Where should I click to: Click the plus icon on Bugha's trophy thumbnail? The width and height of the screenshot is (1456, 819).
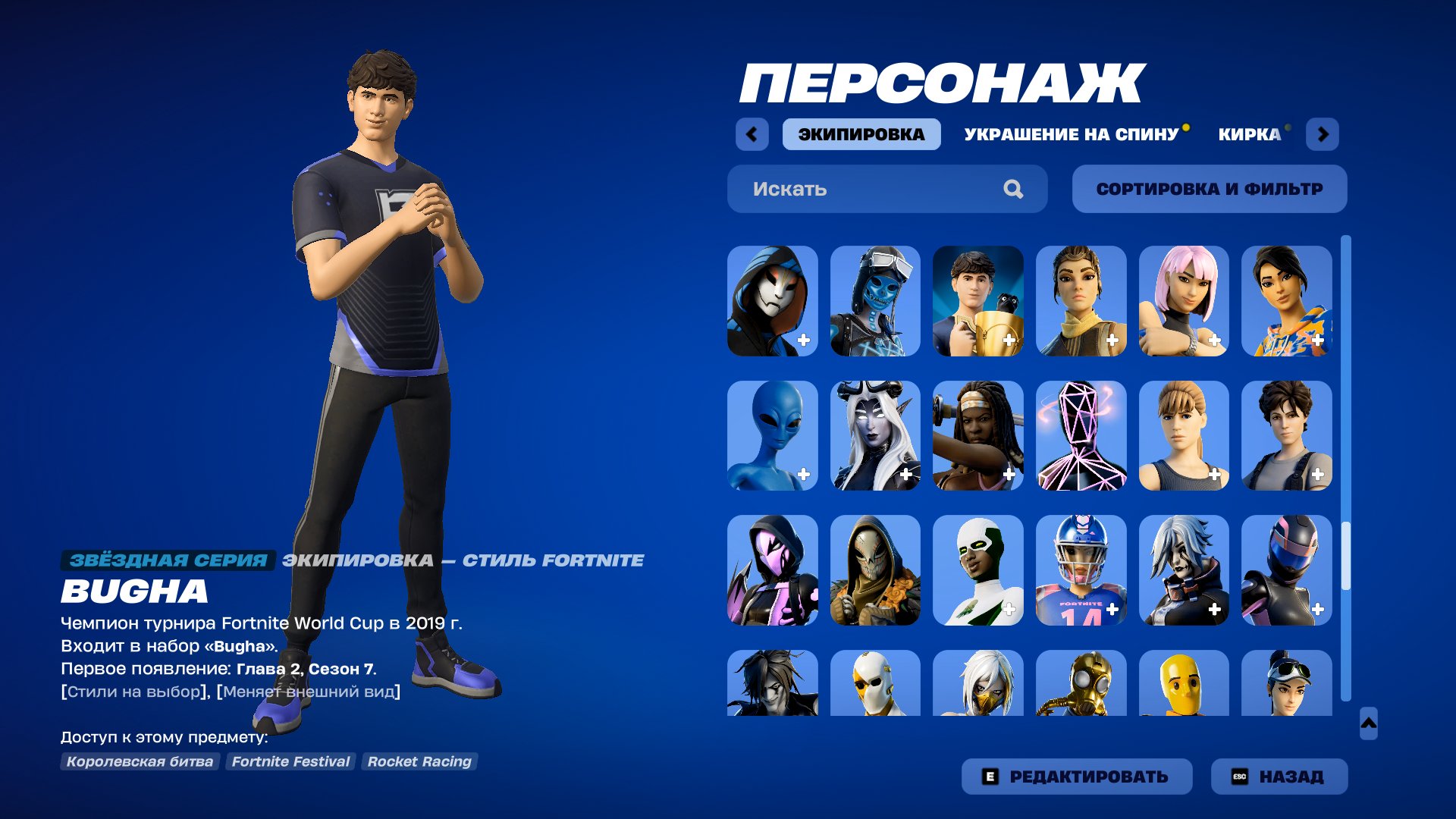1009,341
